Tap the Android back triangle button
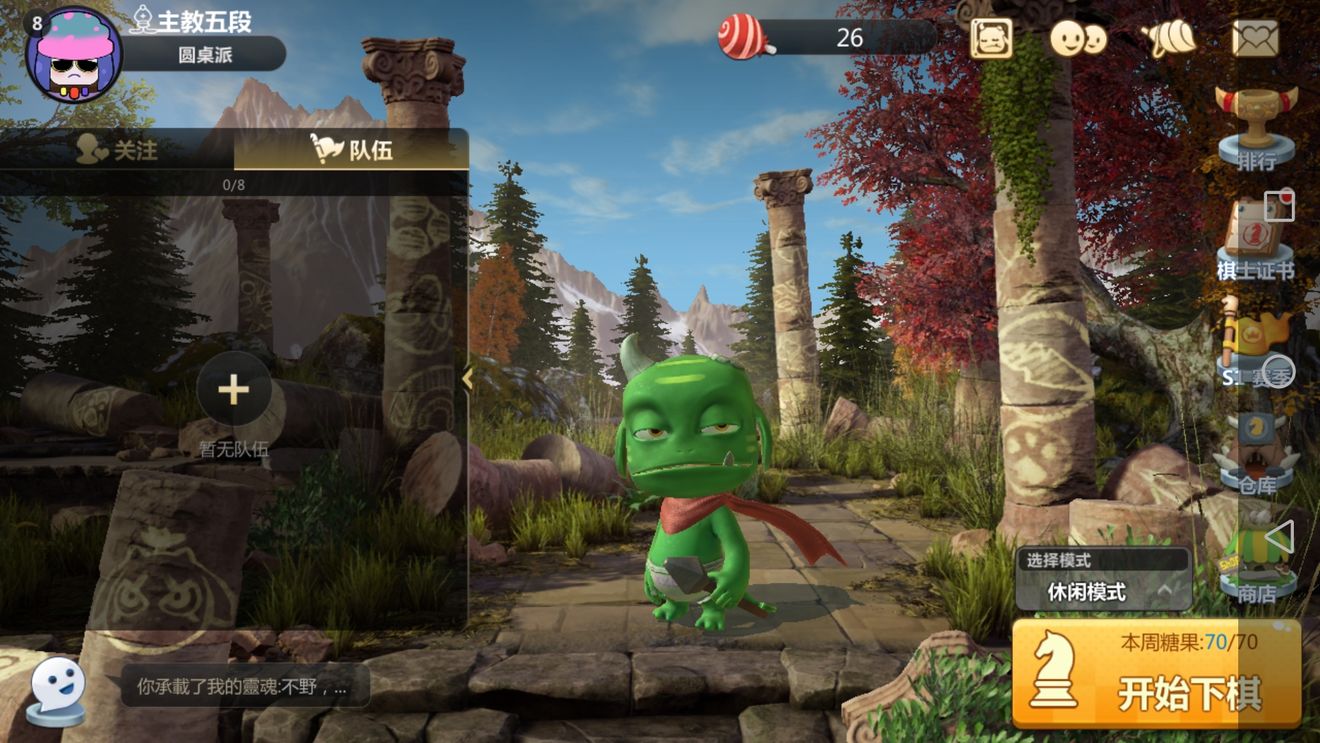The image size is (1320, 743). click(x=1278, y=538)
